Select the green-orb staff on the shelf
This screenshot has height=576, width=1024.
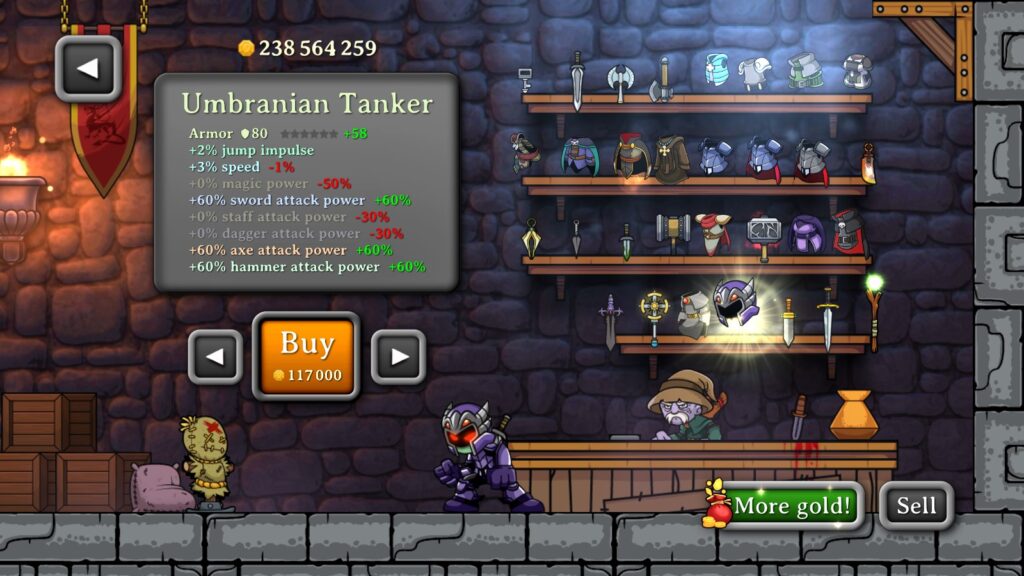(x=874, y=310)
